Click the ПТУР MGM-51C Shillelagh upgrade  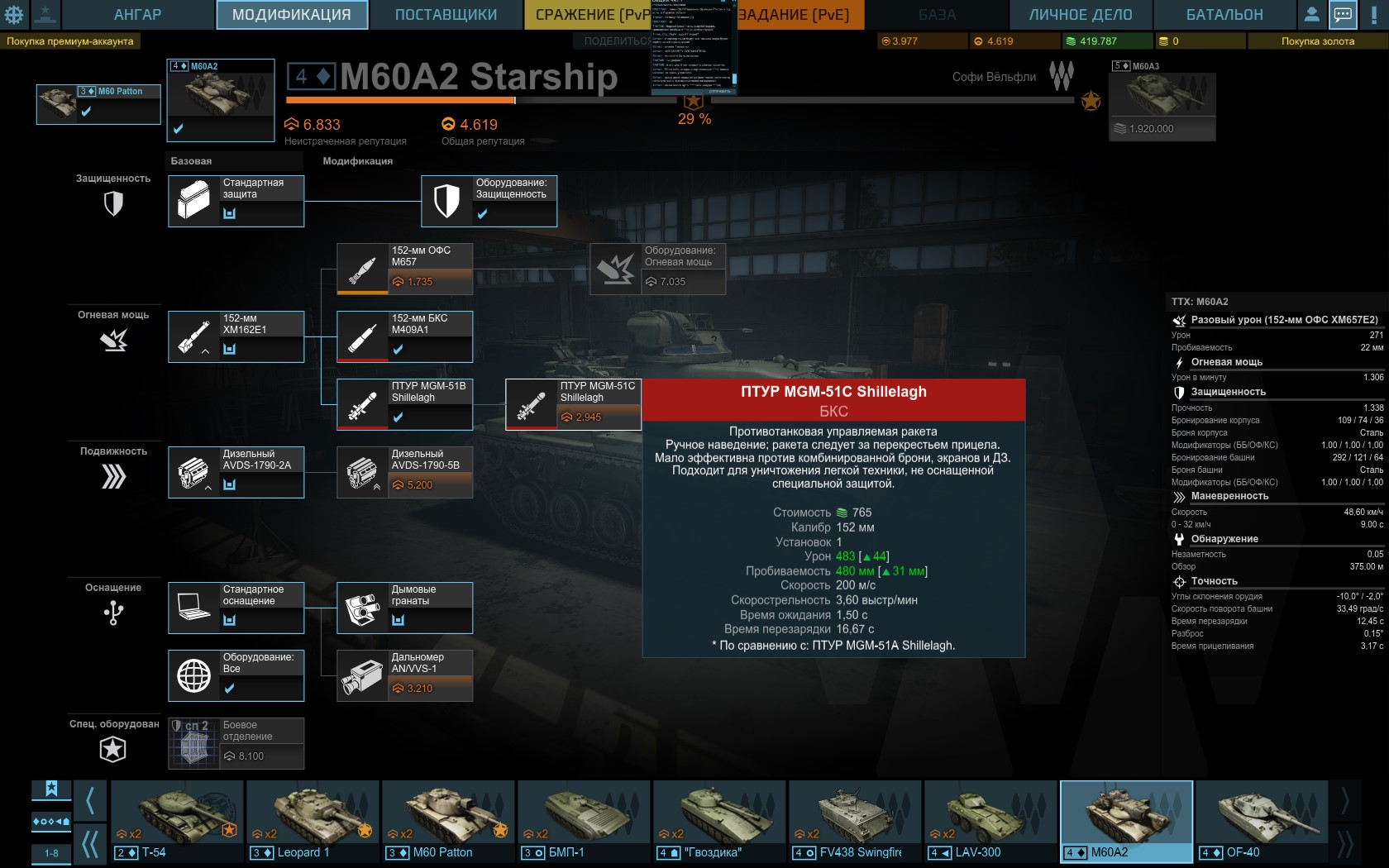tap(573, 405)
